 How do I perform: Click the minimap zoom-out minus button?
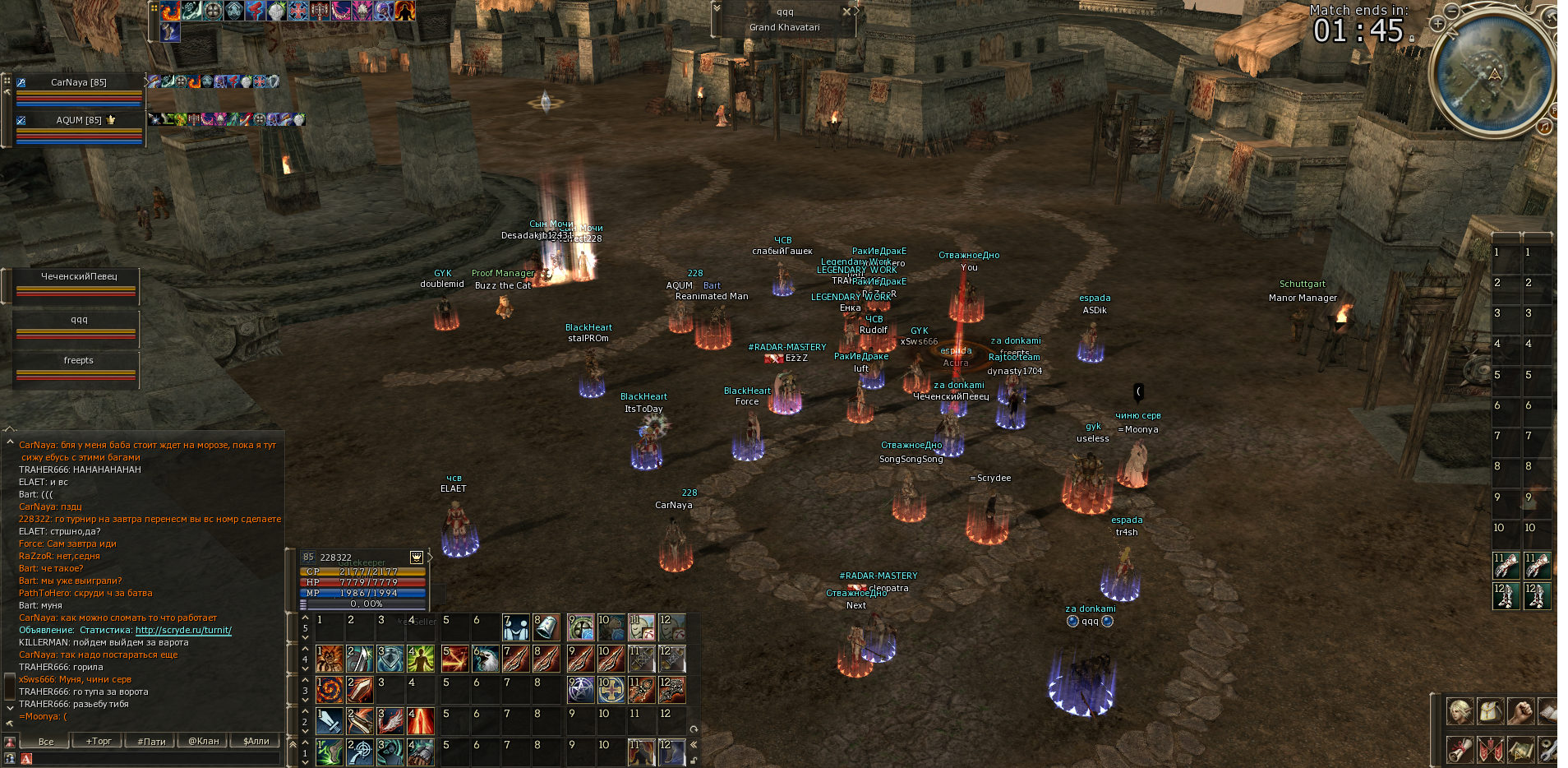tap(1452, 11)
